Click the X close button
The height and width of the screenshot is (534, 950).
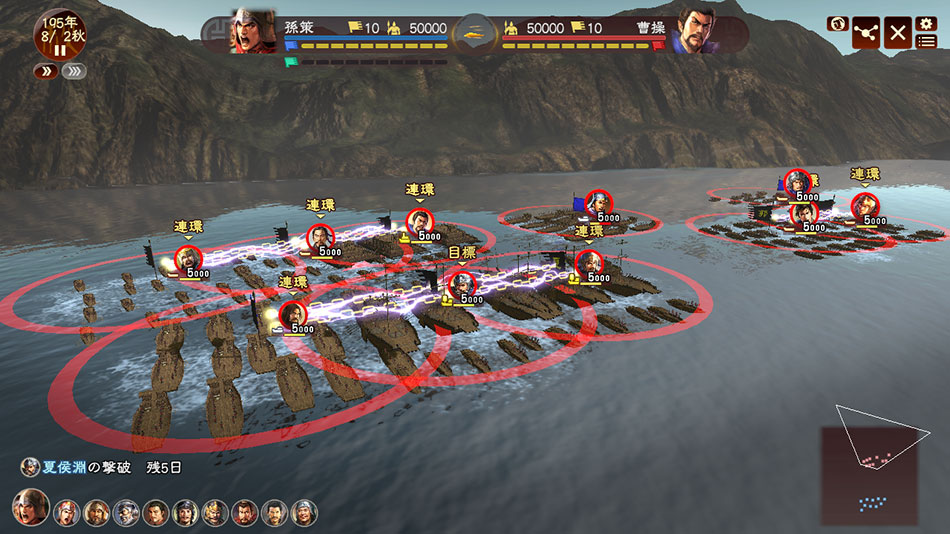click(x=897, y=33)
